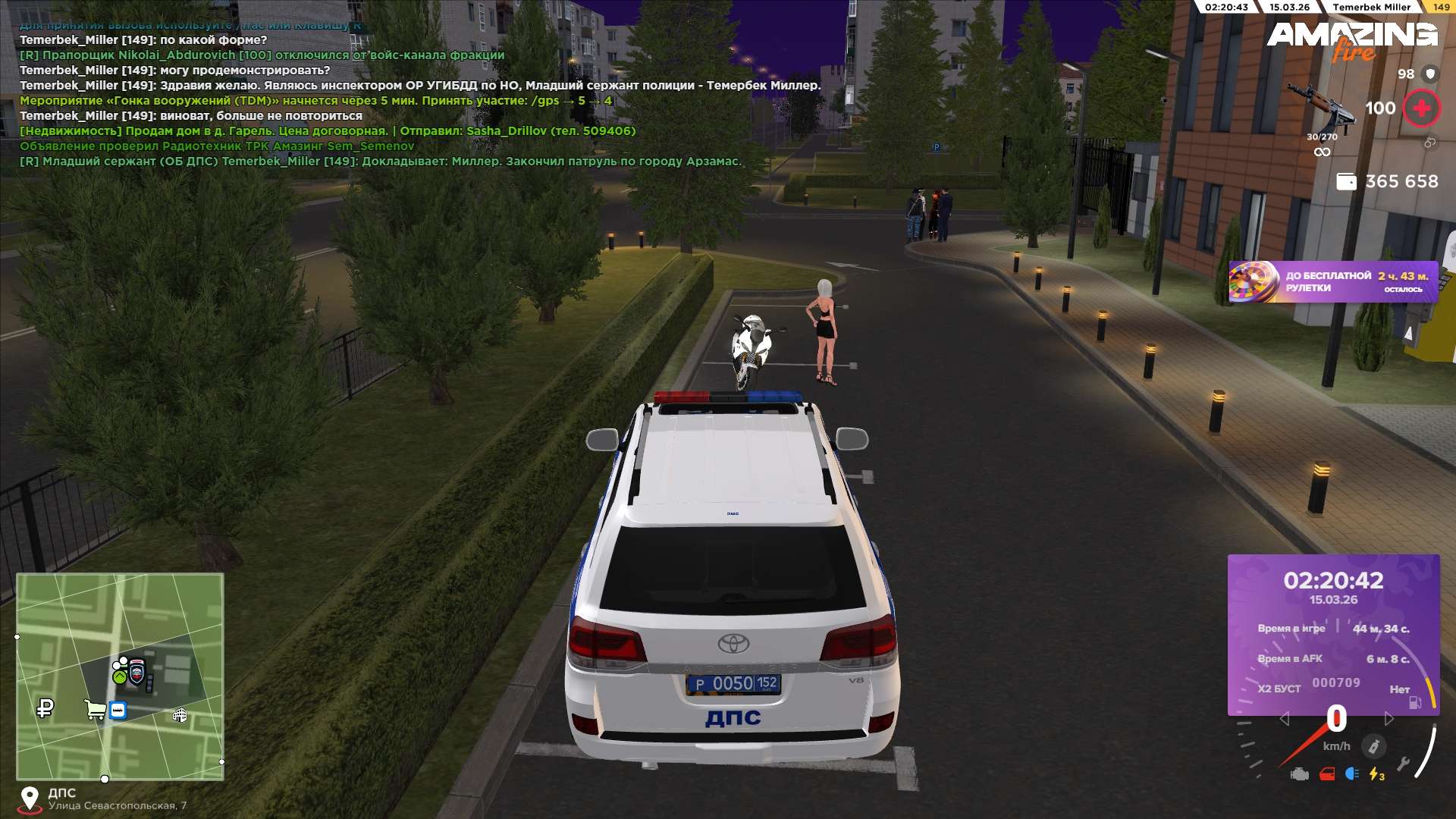
Task: Click the left arrow under stats panel
Action: (x=1284, y=719)
